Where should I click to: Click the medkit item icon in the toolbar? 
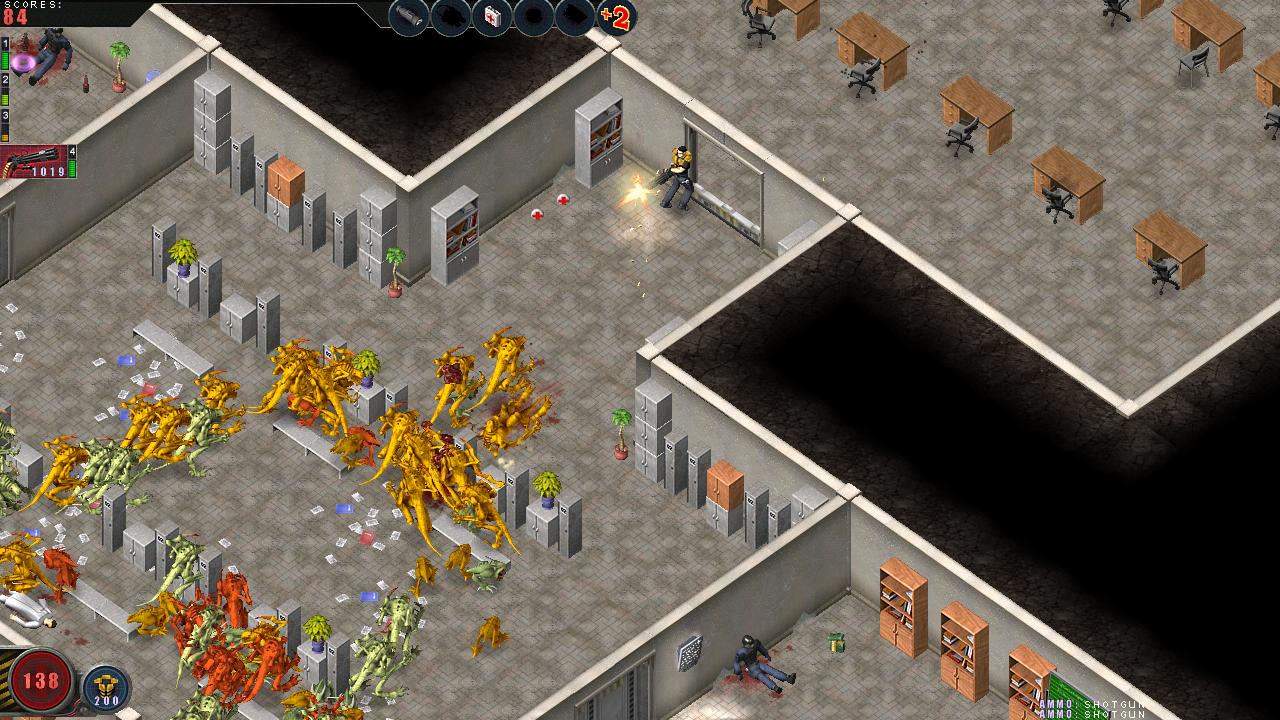coord(492,16)
